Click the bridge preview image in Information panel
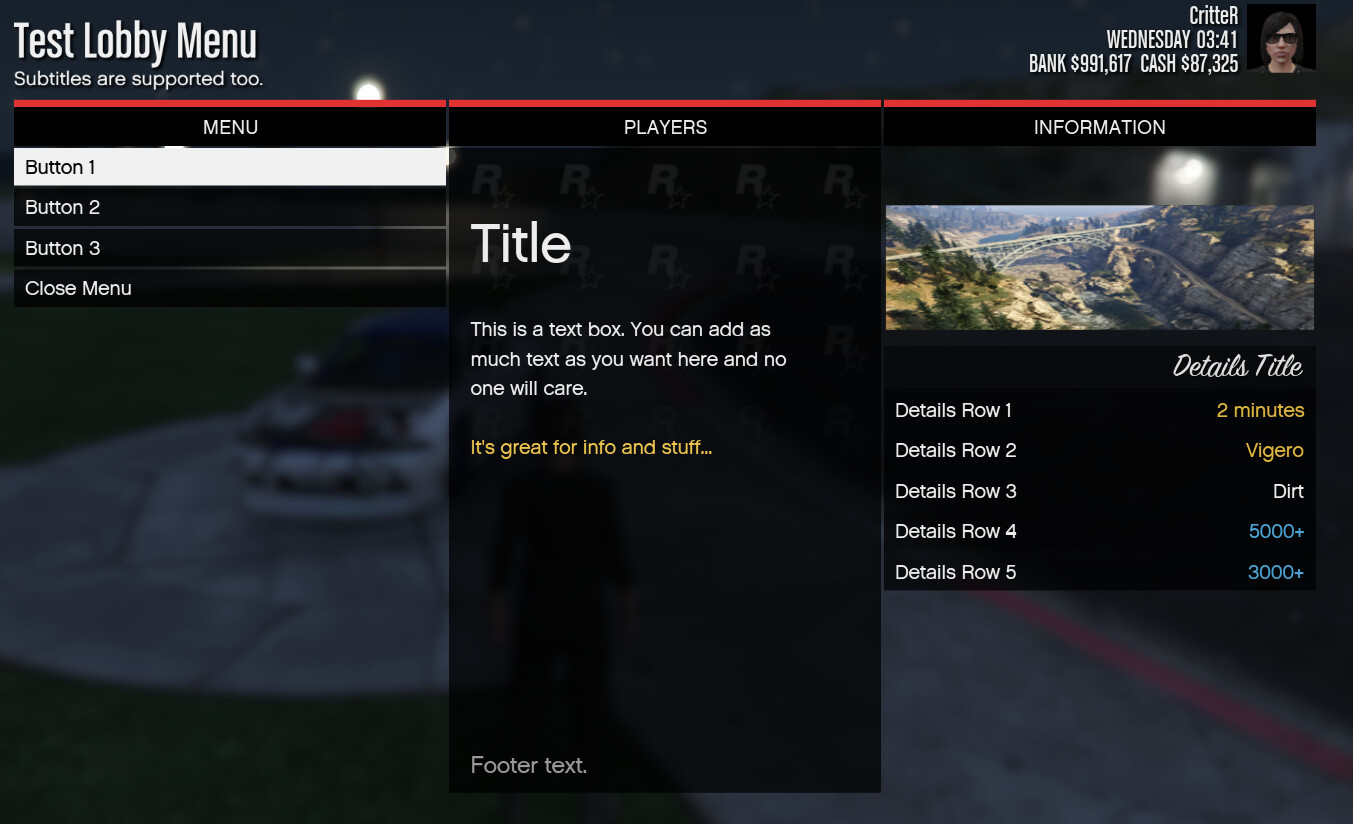Image resolution: width=1353 pixels, height=824 pixels. 1099,267
